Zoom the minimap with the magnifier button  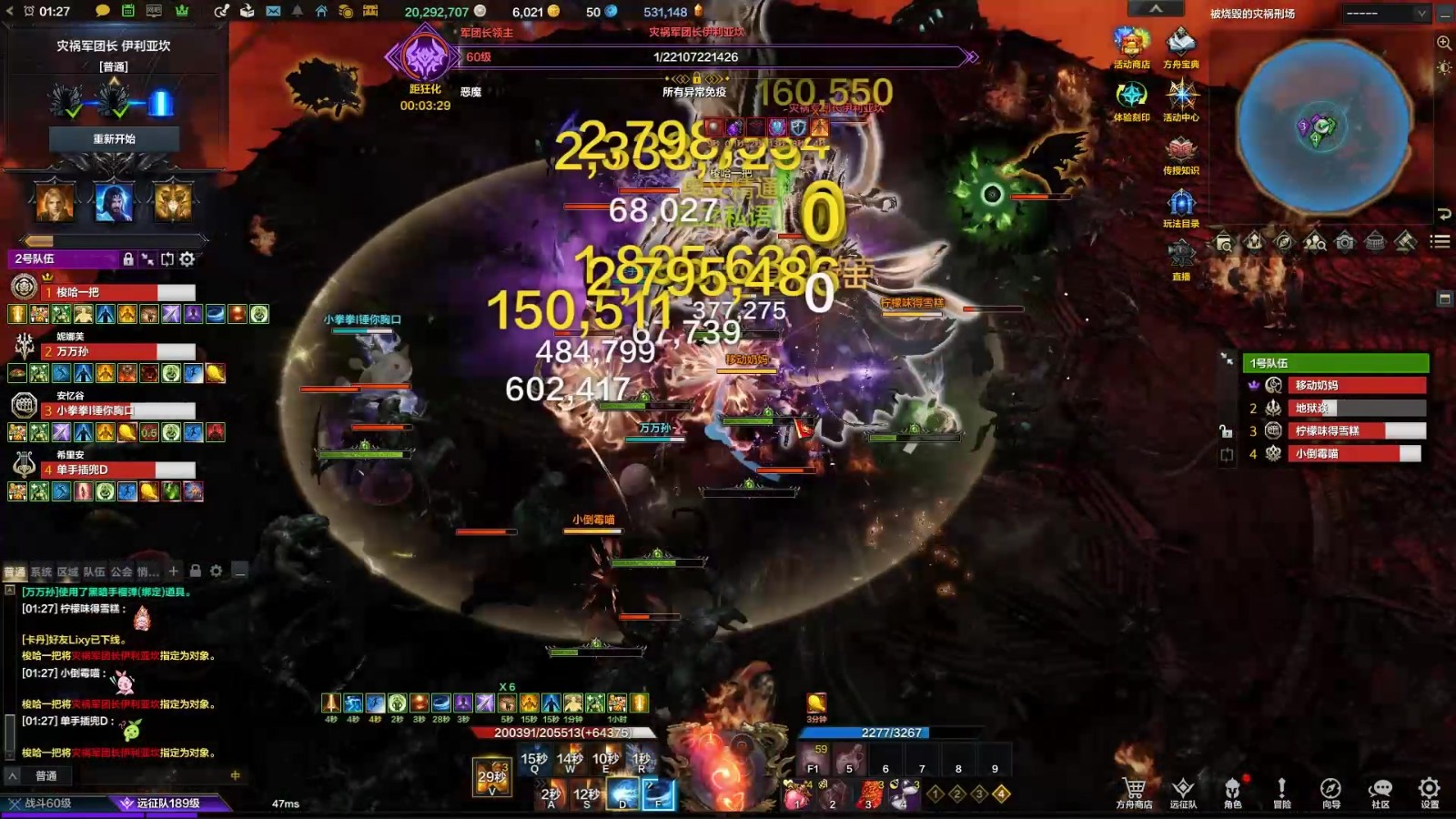pos(1443,43)
